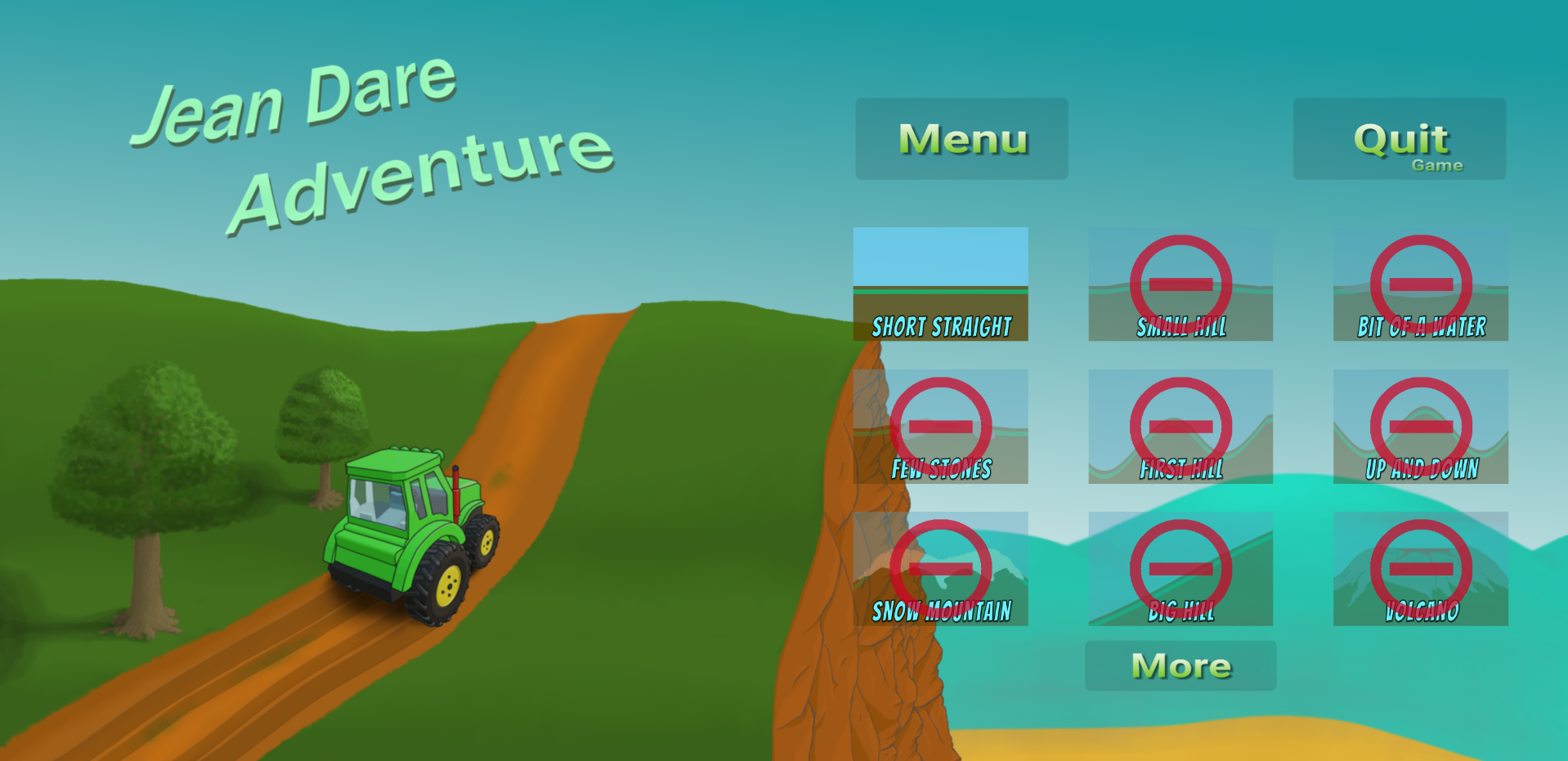Click the lock icon on Volcano
The image size is (1568, 761).
coord(1420,567)
